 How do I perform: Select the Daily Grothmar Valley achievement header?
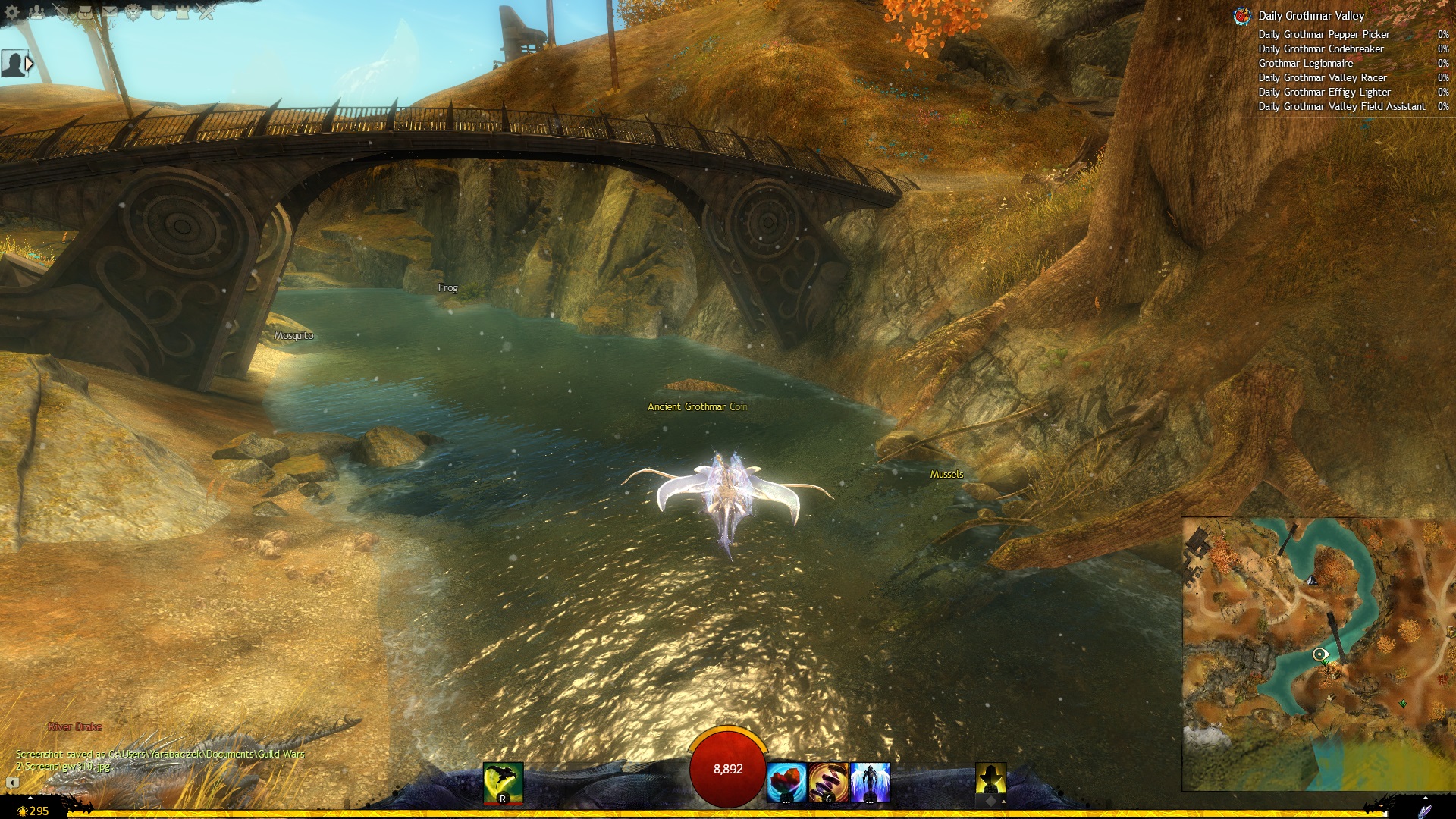point(1311,16)
